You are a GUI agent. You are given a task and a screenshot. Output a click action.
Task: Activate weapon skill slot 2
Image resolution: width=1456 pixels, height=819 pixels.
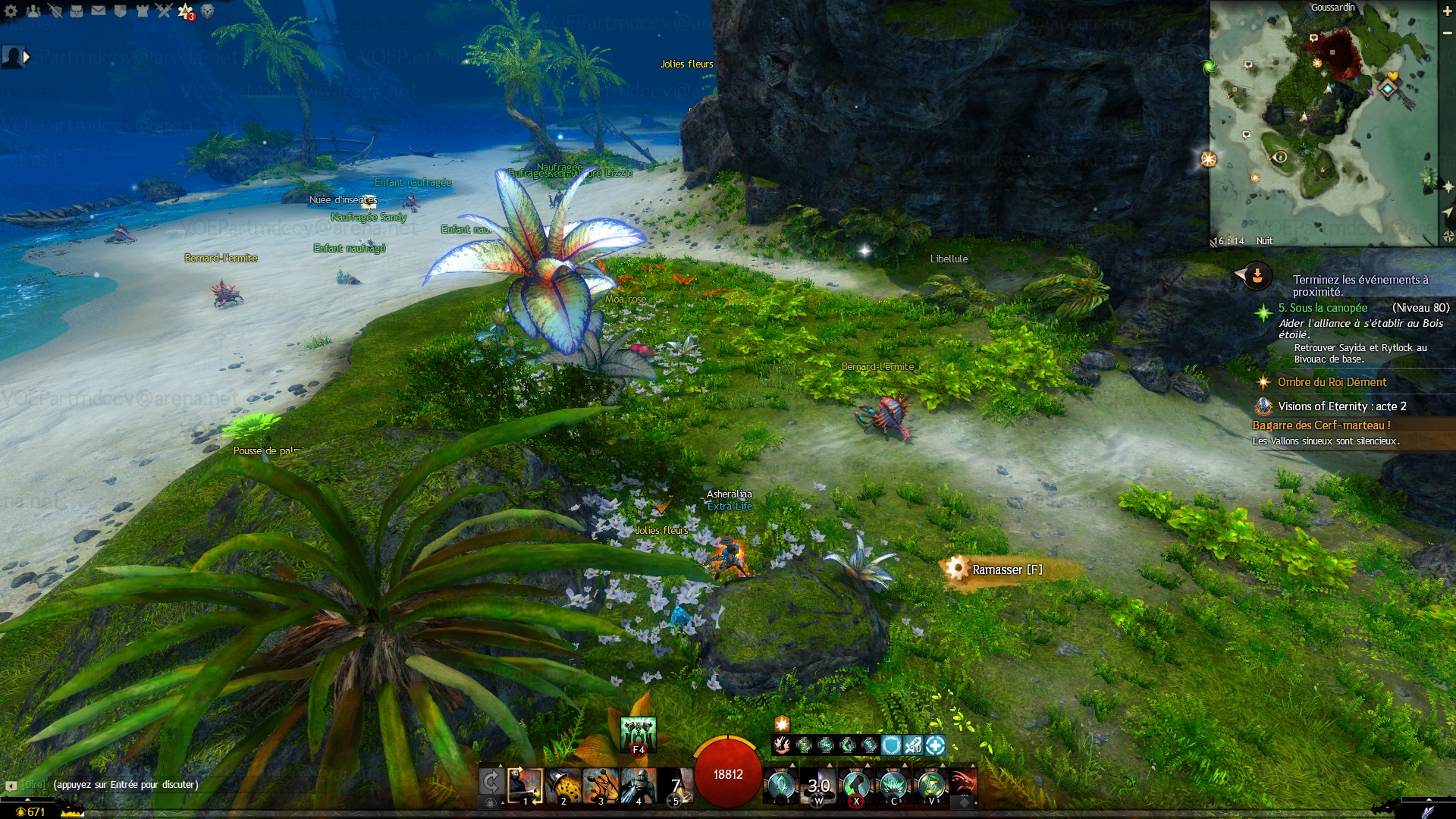tap(563, 786)
